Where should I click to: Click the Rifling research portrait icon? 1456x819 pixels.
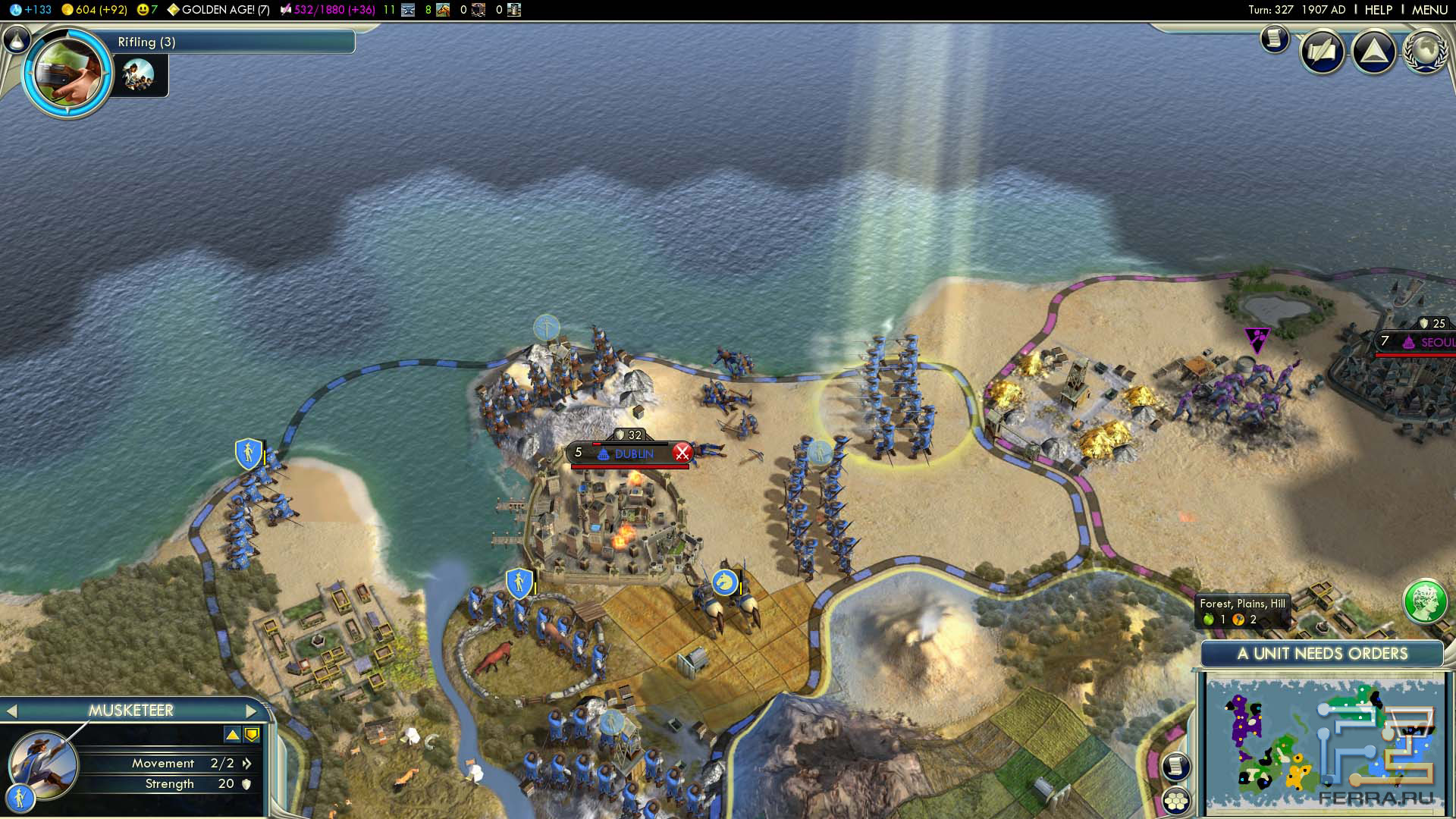68,72
